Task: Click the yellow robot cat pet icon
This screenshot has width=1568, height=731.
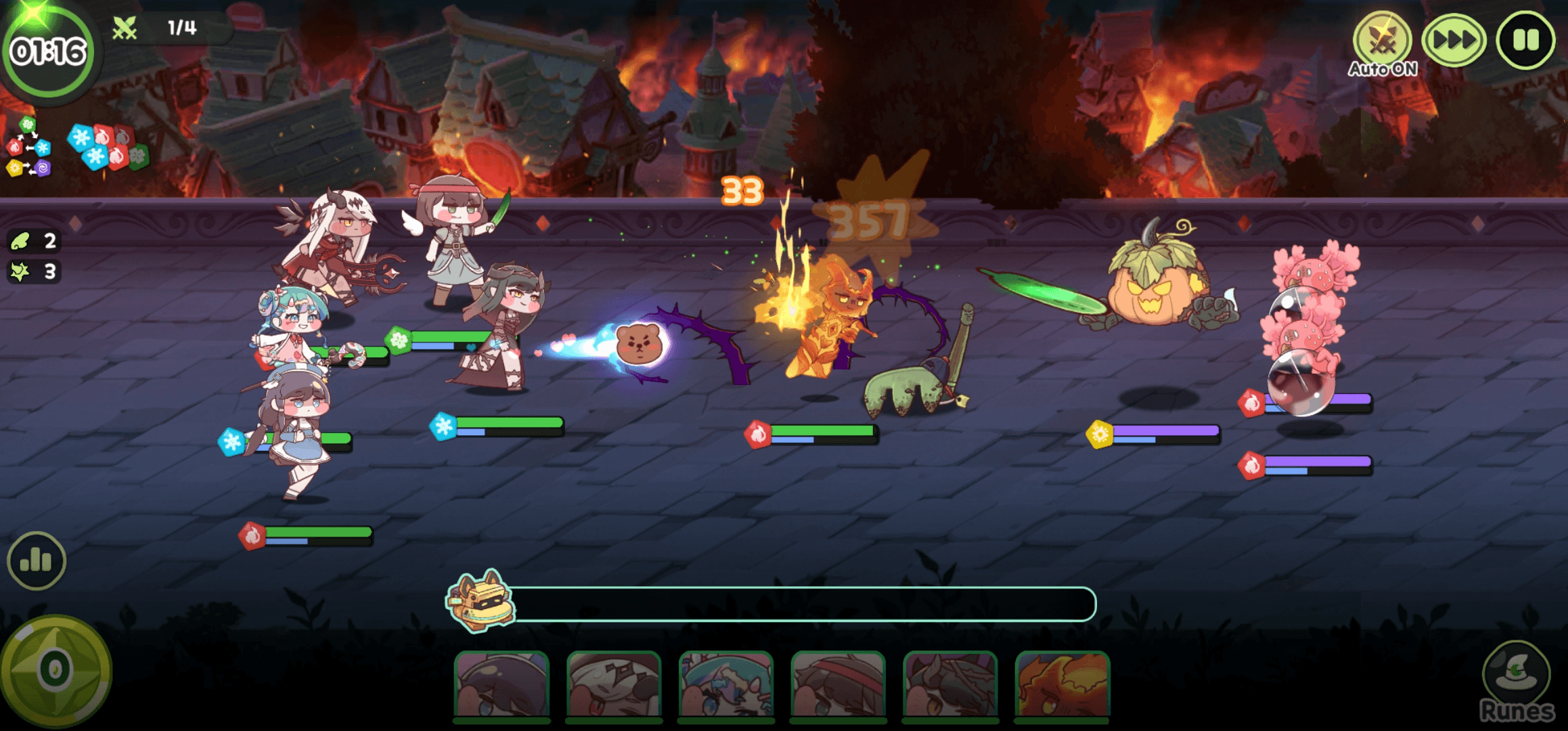Action: [x=480, y=601]
